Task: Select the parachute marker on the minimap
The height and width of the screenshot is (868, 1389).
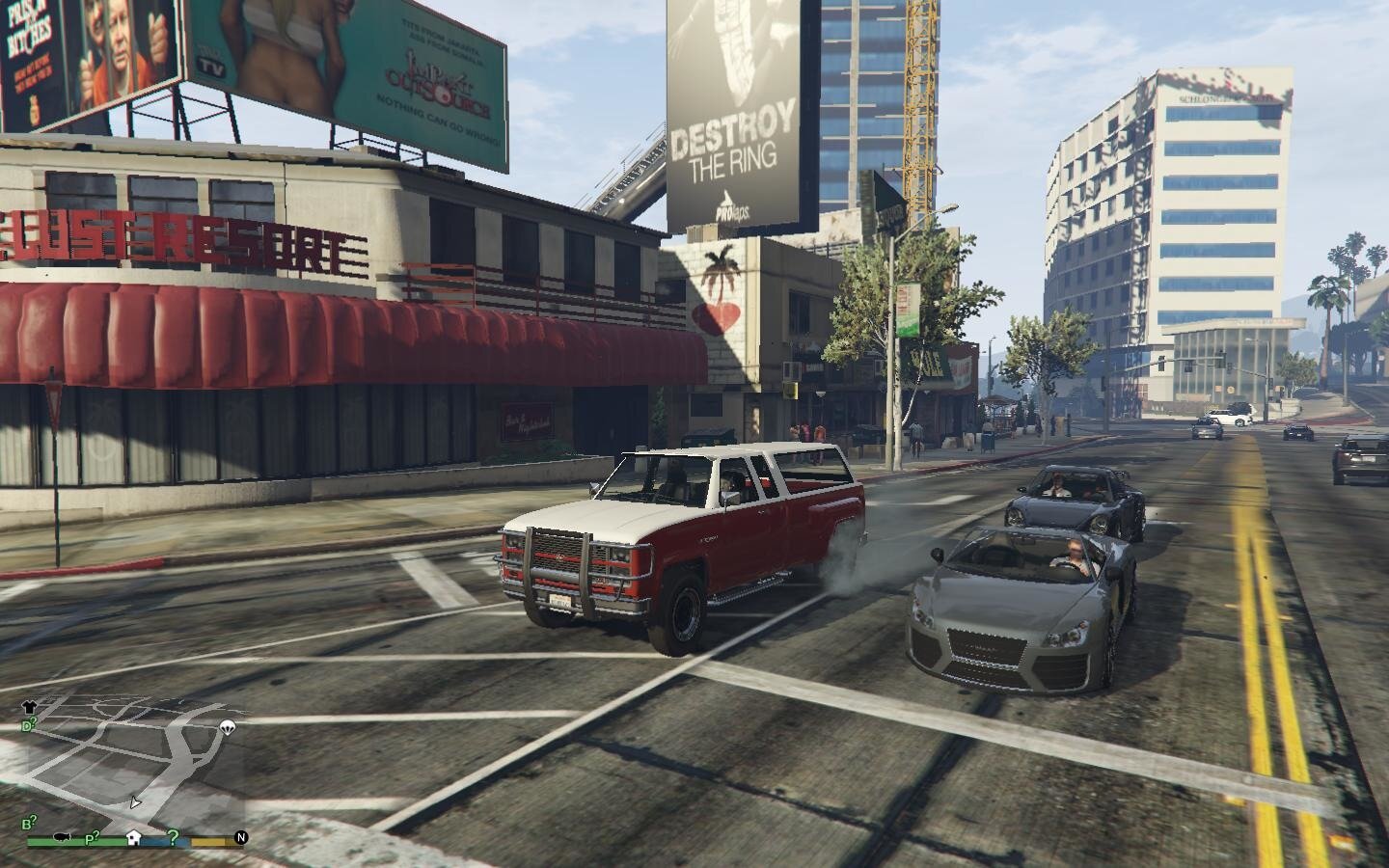Action: pyautogui.click(x=228, y=727)
